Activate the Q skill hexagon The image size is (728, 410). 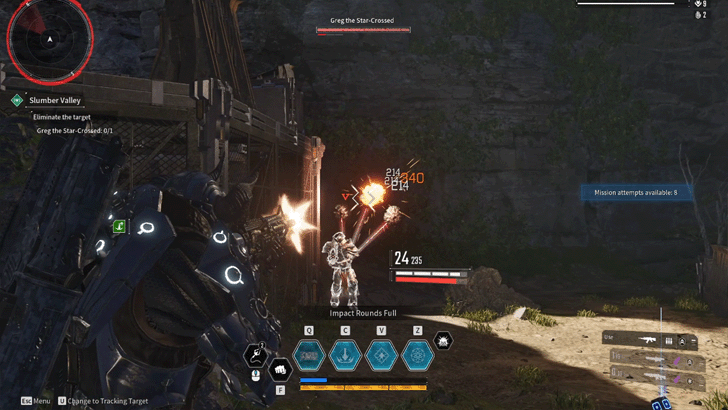click(309, 354)
